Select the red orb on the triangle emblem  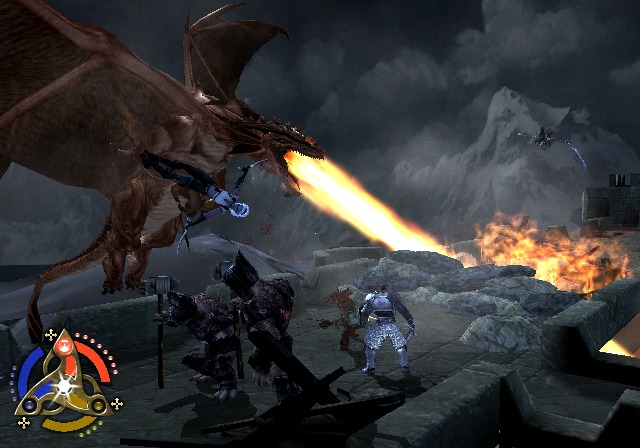pyautogui.click(x=62, y=349)
